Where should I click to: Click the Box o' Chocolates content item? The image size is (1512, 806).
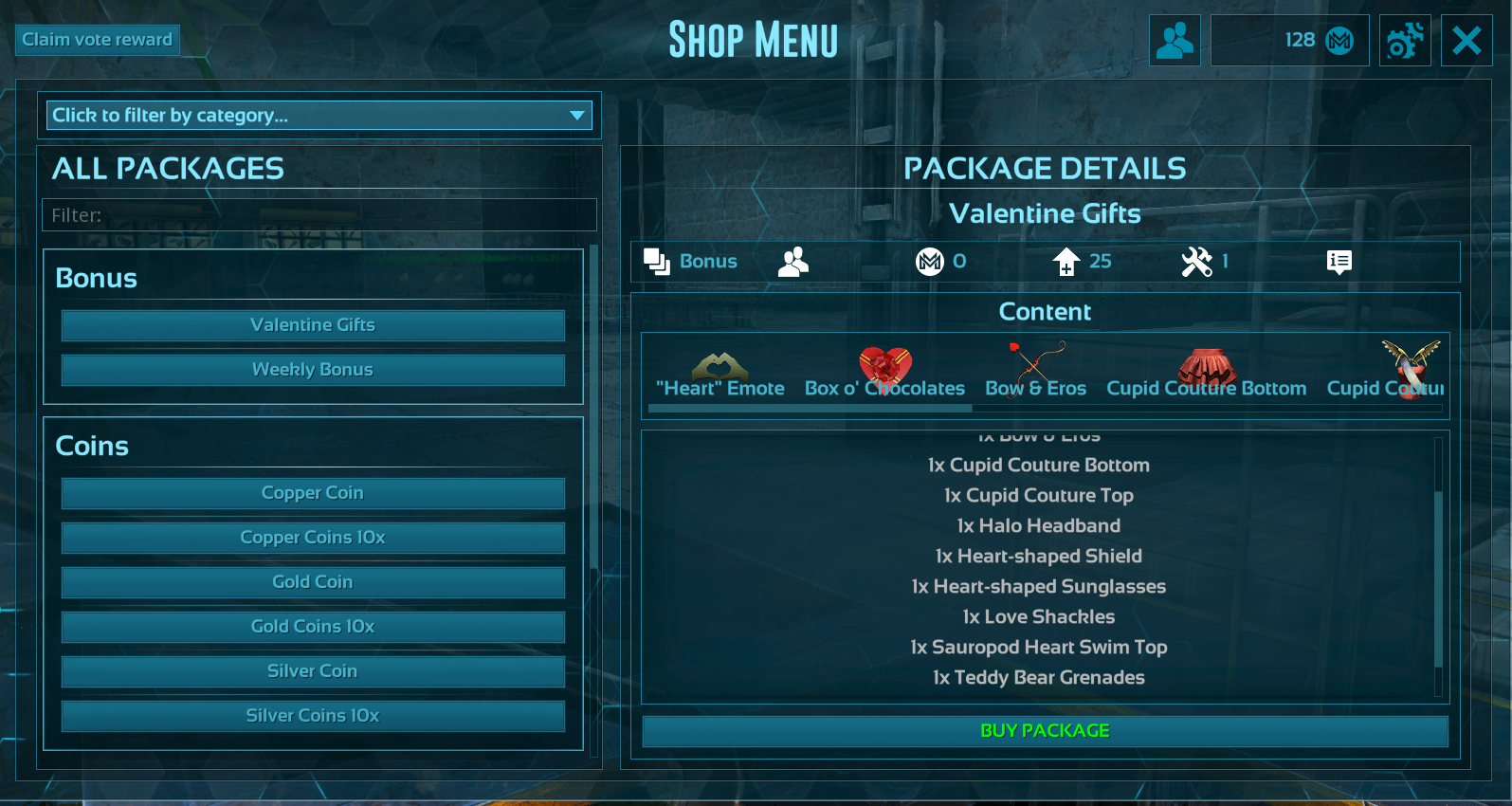884,376
